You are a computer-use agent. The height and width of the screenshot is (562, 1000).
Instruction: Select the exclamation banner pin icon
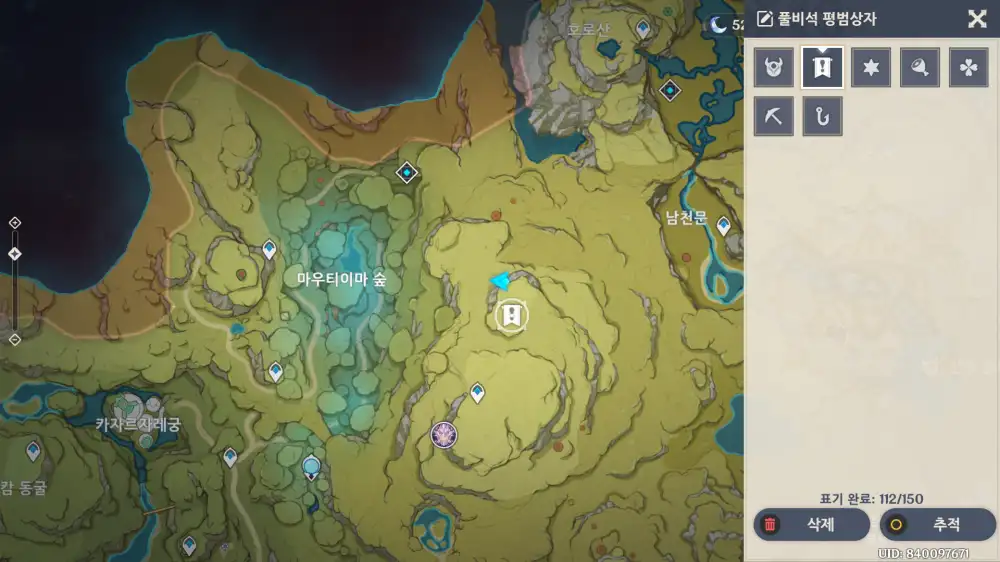click(822, 67)
